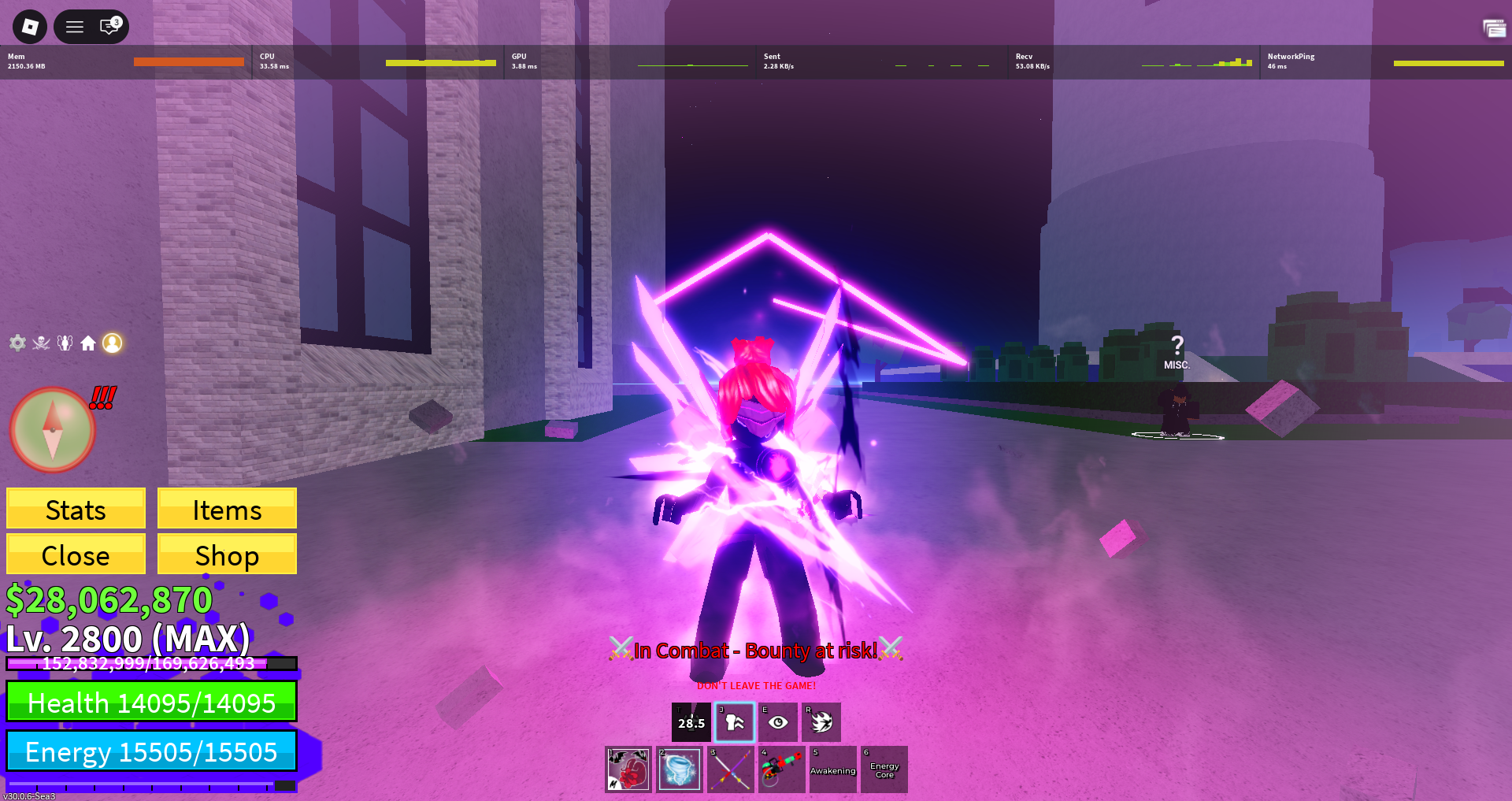The image size is (1512, 801).
Task: Open the crew people icon
Action: tap(65, 343)
